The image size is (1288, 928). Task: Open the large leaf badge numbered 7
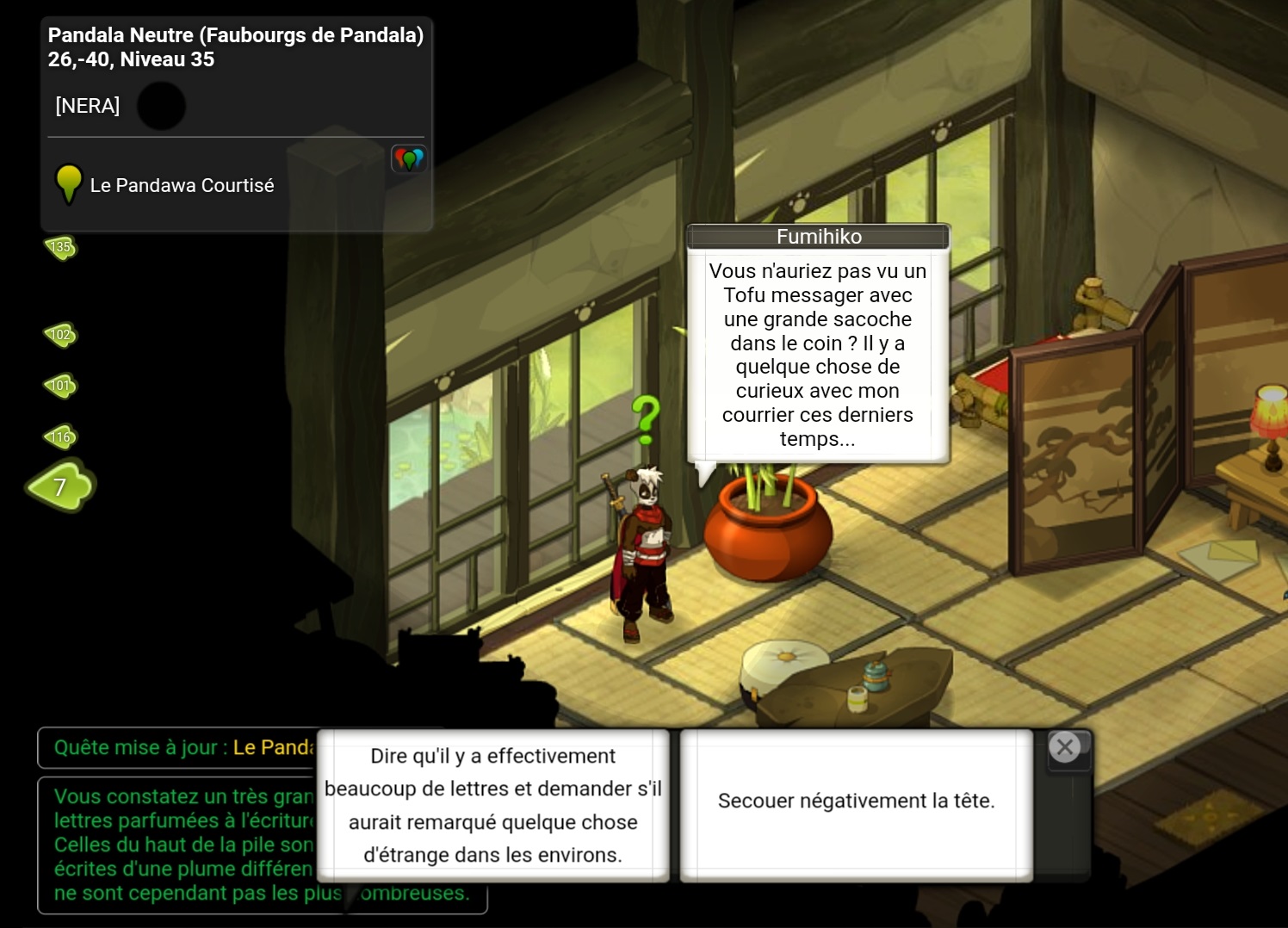point(60,486)
